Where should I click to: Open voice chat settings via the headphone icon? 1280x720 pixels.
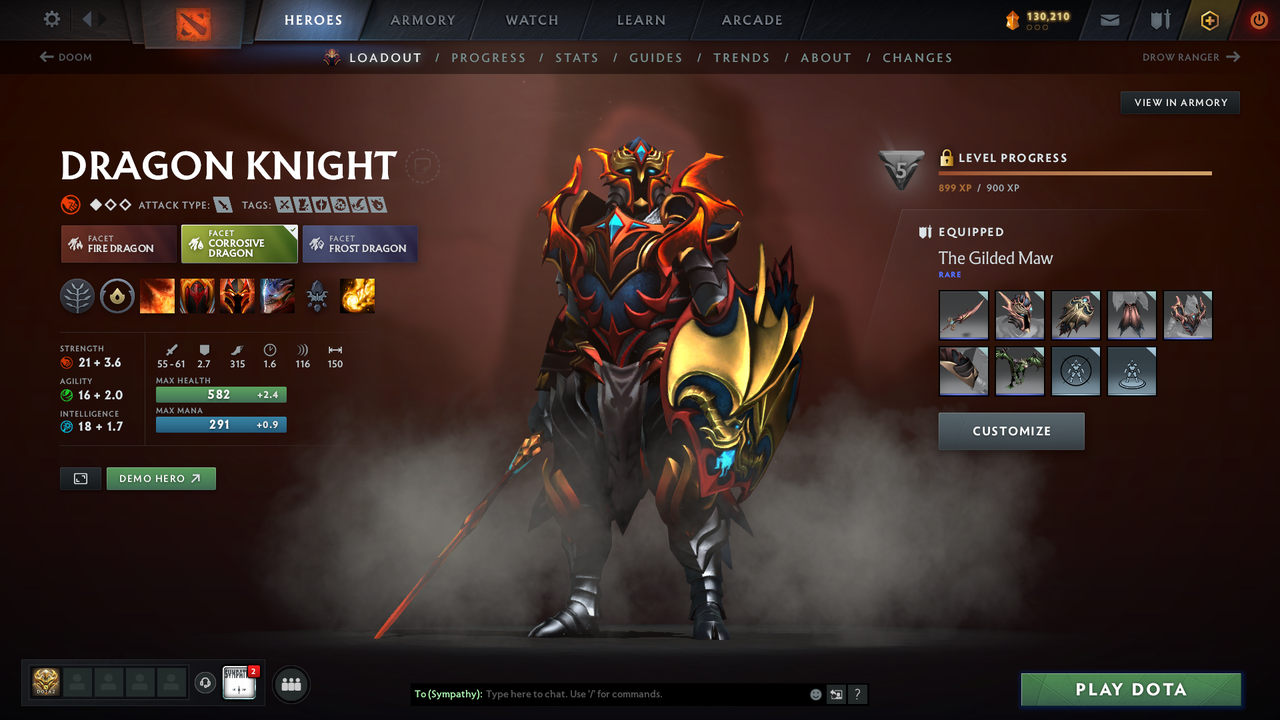pyautogui.click(x=207, y=683)
